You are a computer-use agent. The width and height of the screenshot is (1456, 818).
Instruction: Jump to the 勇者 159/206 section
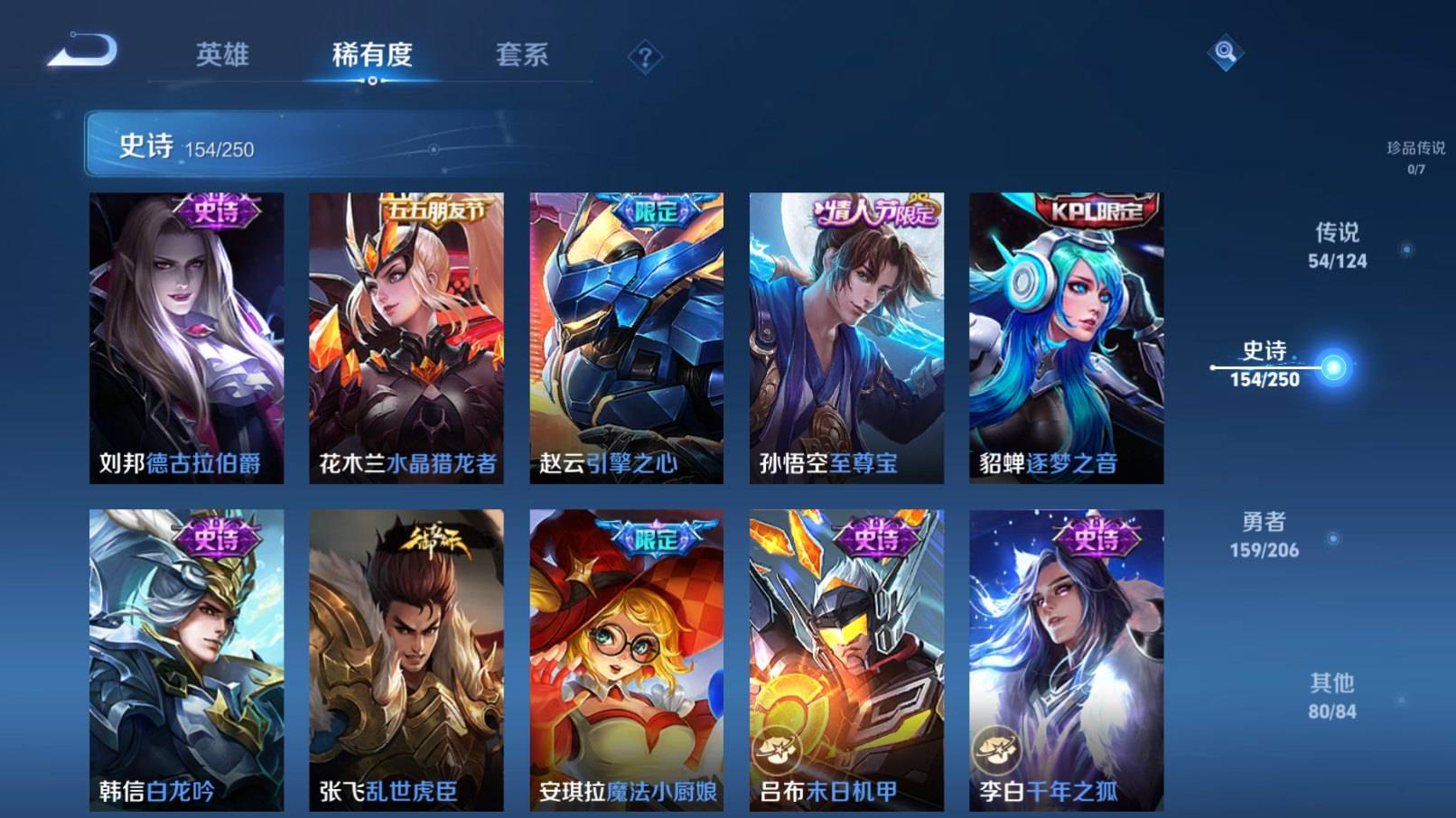(x=1265, y=534)
